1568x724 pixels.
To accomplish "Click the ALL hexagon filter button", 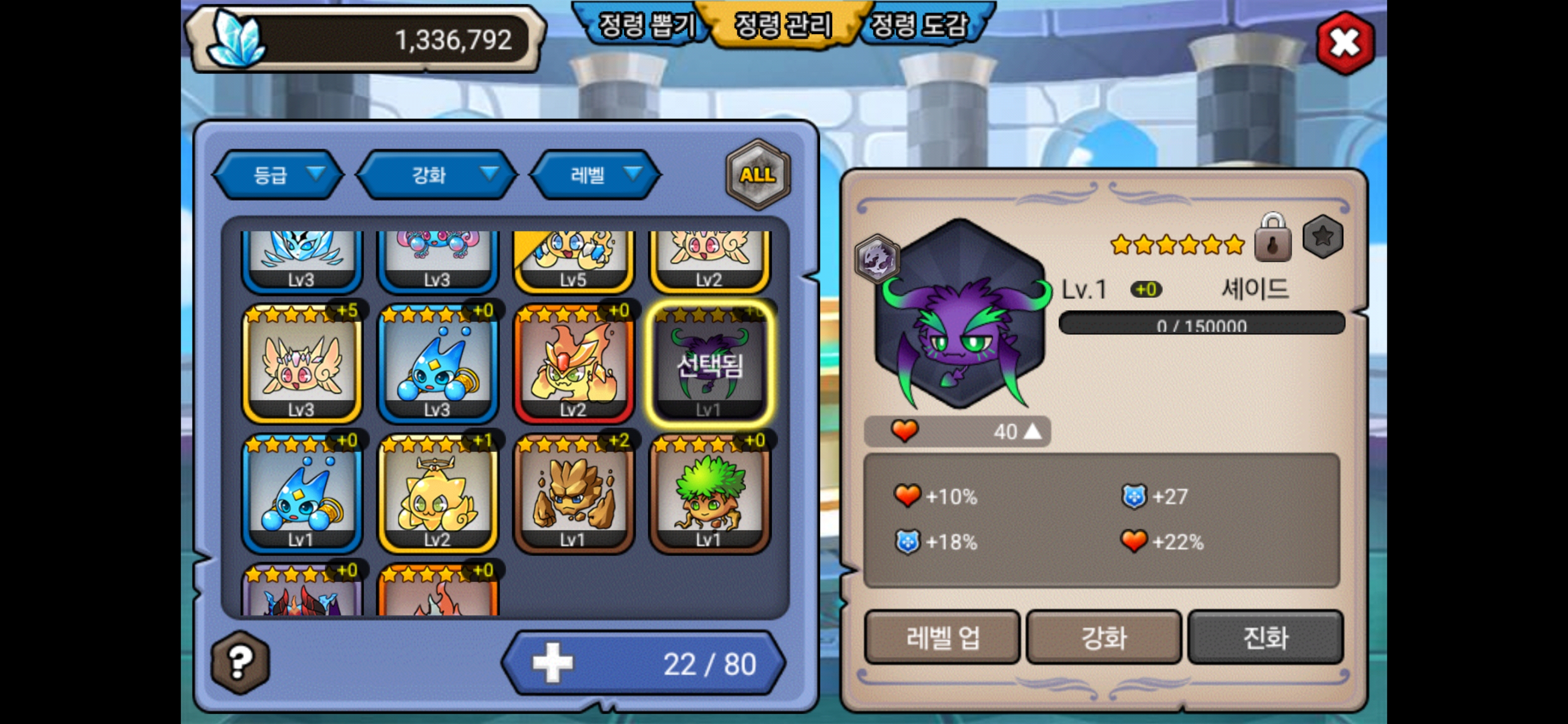I will [757, 175].
